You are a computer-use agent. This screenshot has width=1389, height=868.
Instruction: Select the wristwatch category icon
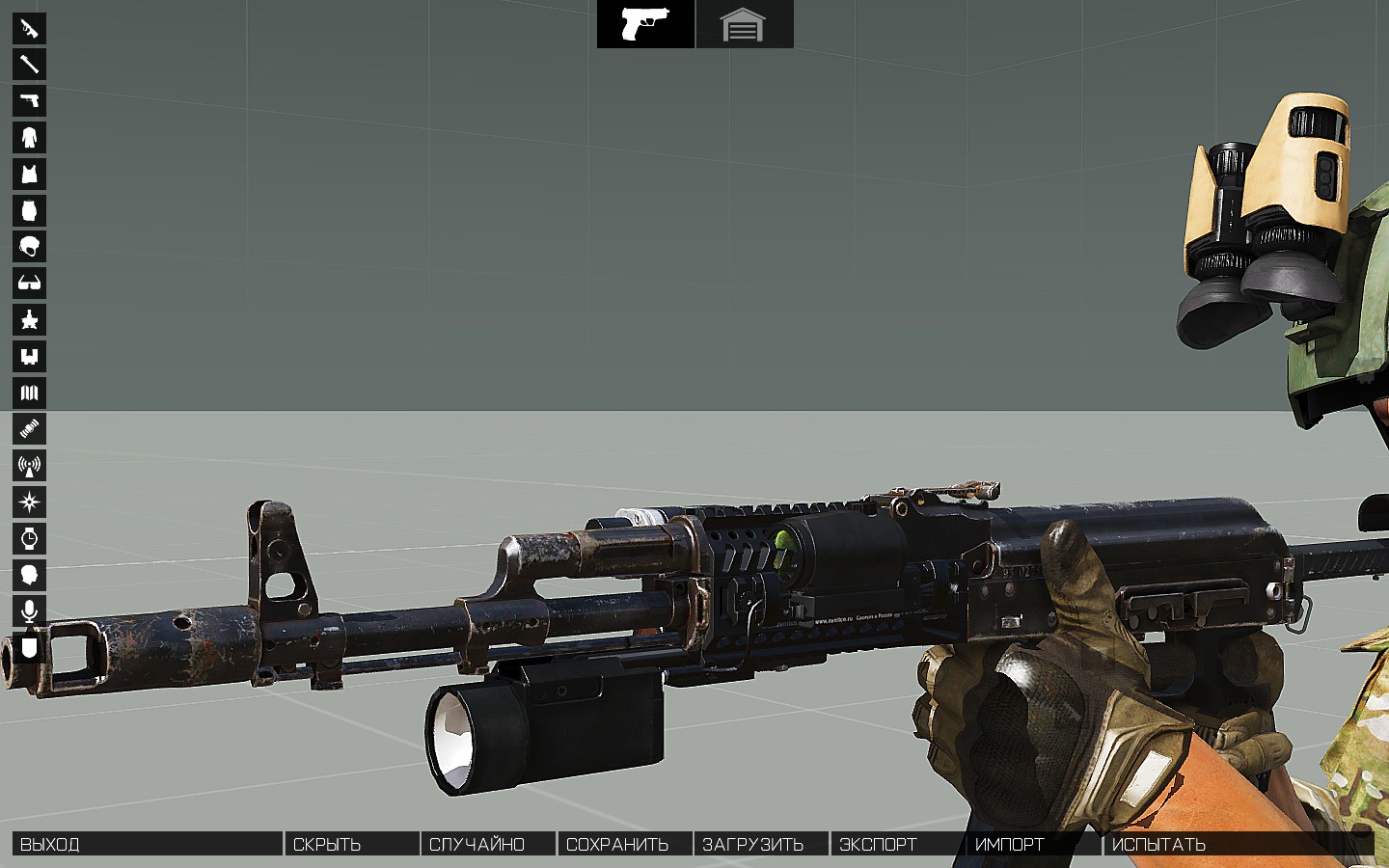(x=29, y=538)
